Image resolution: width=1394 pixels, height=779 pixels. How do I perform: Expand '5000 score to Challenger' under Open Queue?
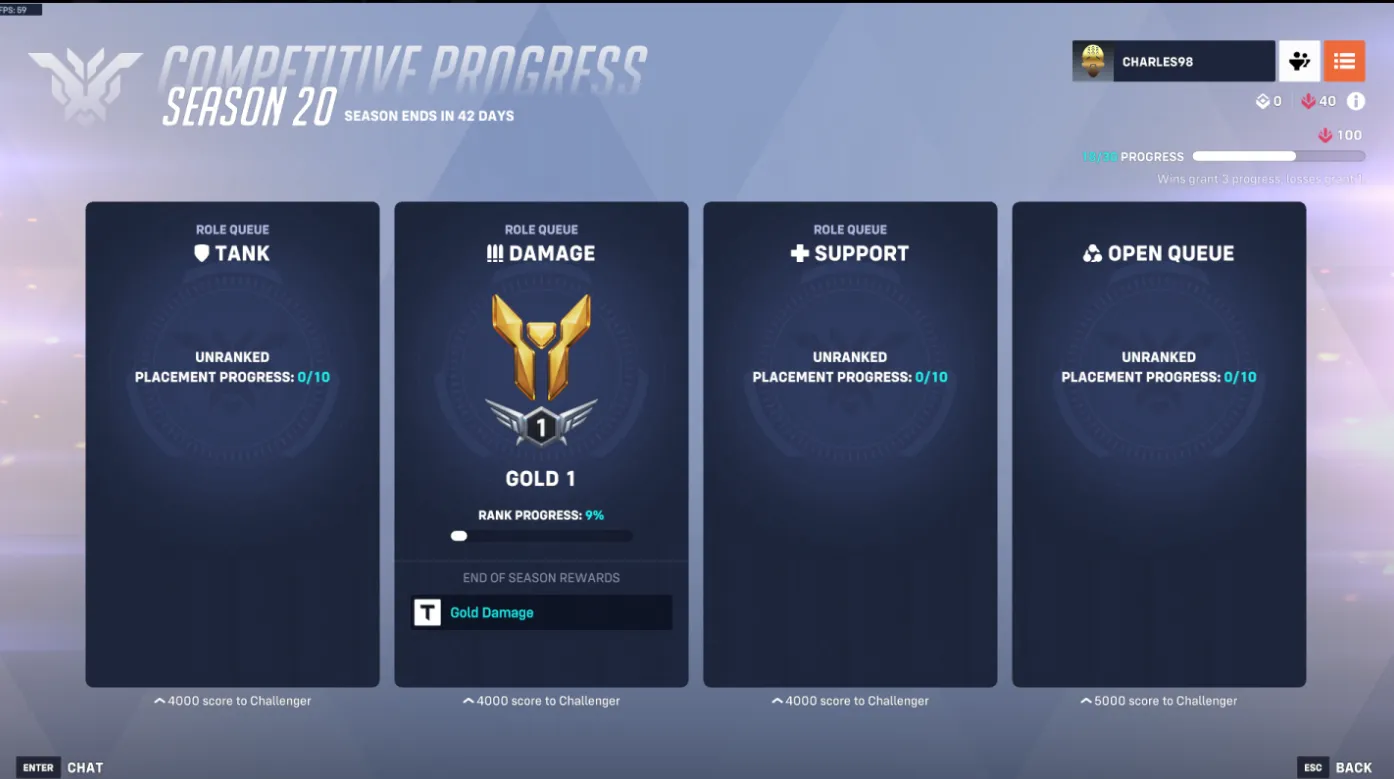[1158, 700]
